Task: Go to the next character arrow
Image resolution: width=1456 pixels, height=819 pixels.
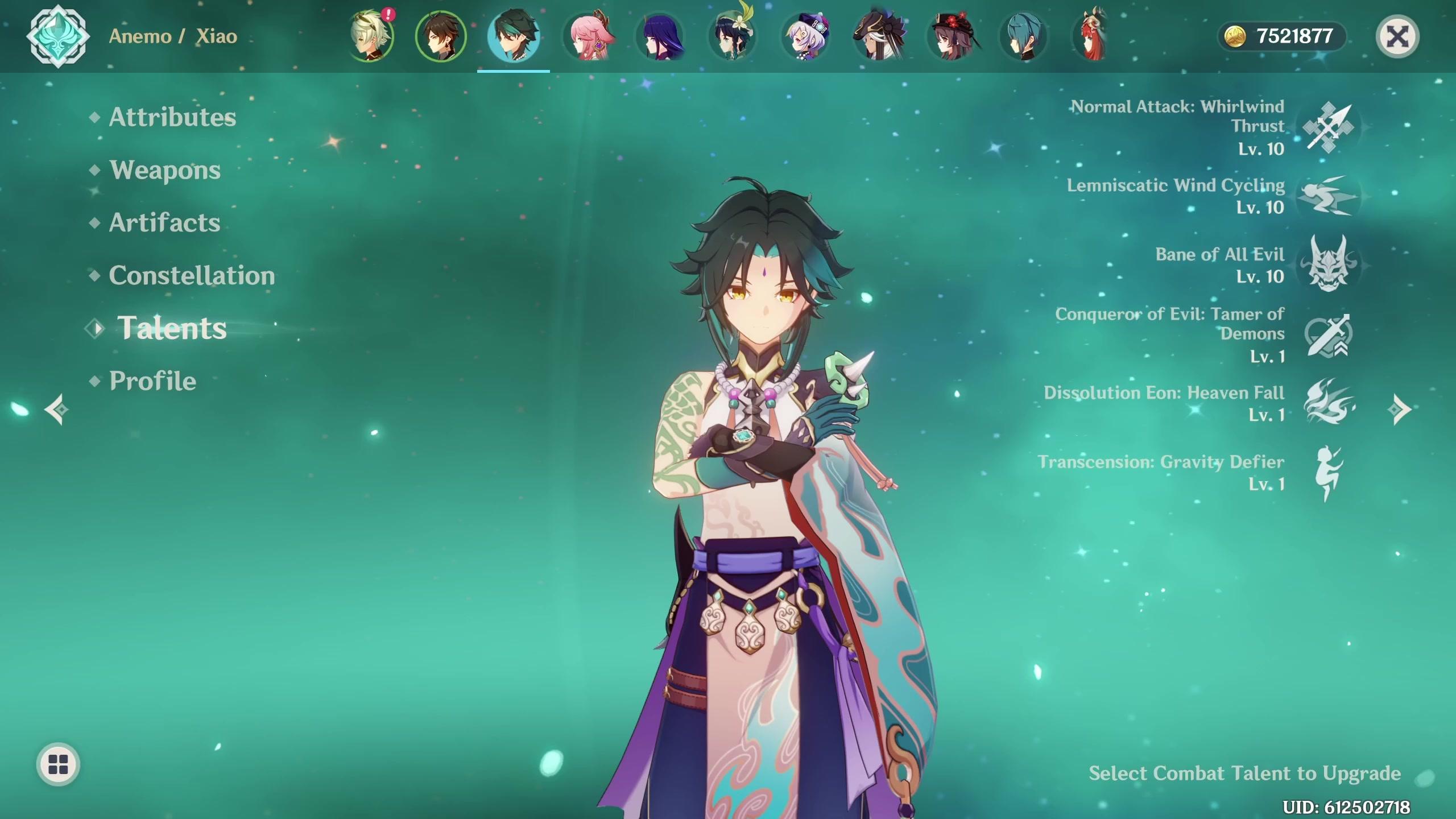Action: 1399,409
